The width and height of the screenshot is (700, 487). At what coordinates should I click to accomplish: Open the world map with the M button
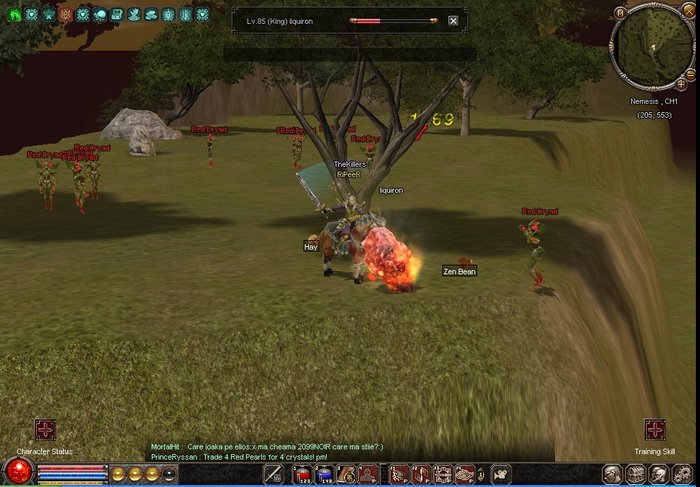tap(620, 13)
